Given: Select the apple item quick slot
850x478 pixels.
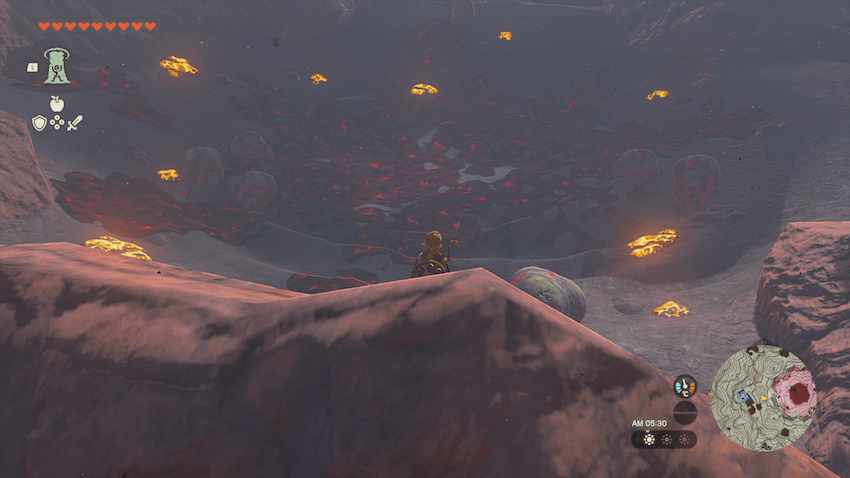Looking at the screenshot, I should coord(57,103).
